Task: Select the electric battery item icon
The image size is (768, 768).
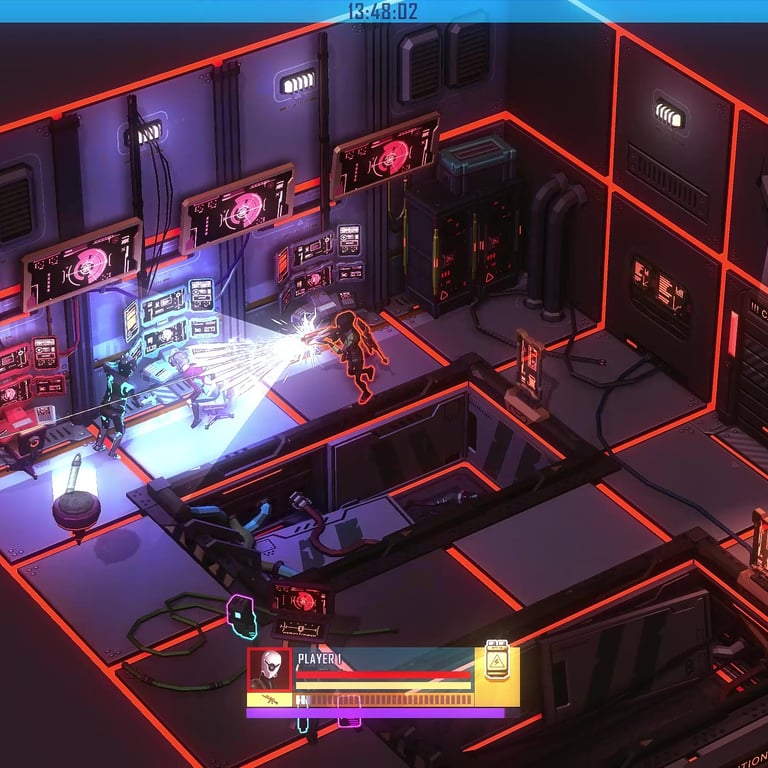Action: pos(497,661)
